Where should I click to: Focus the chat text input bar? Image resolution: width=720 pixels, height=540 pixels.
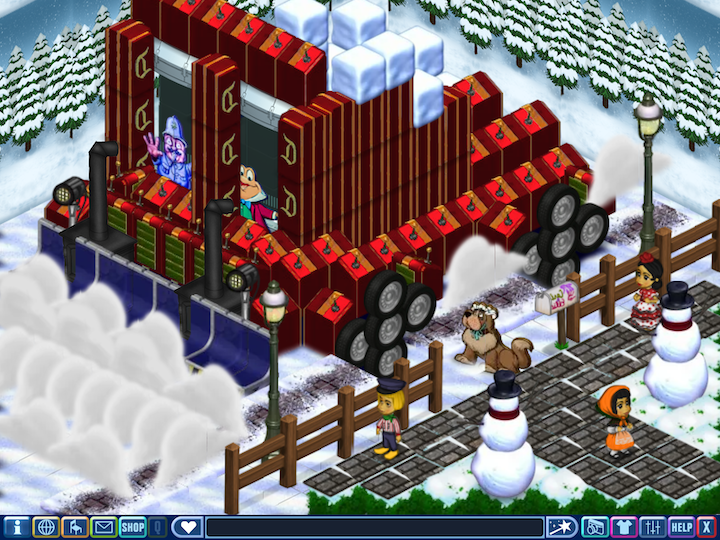click(374, 527)
